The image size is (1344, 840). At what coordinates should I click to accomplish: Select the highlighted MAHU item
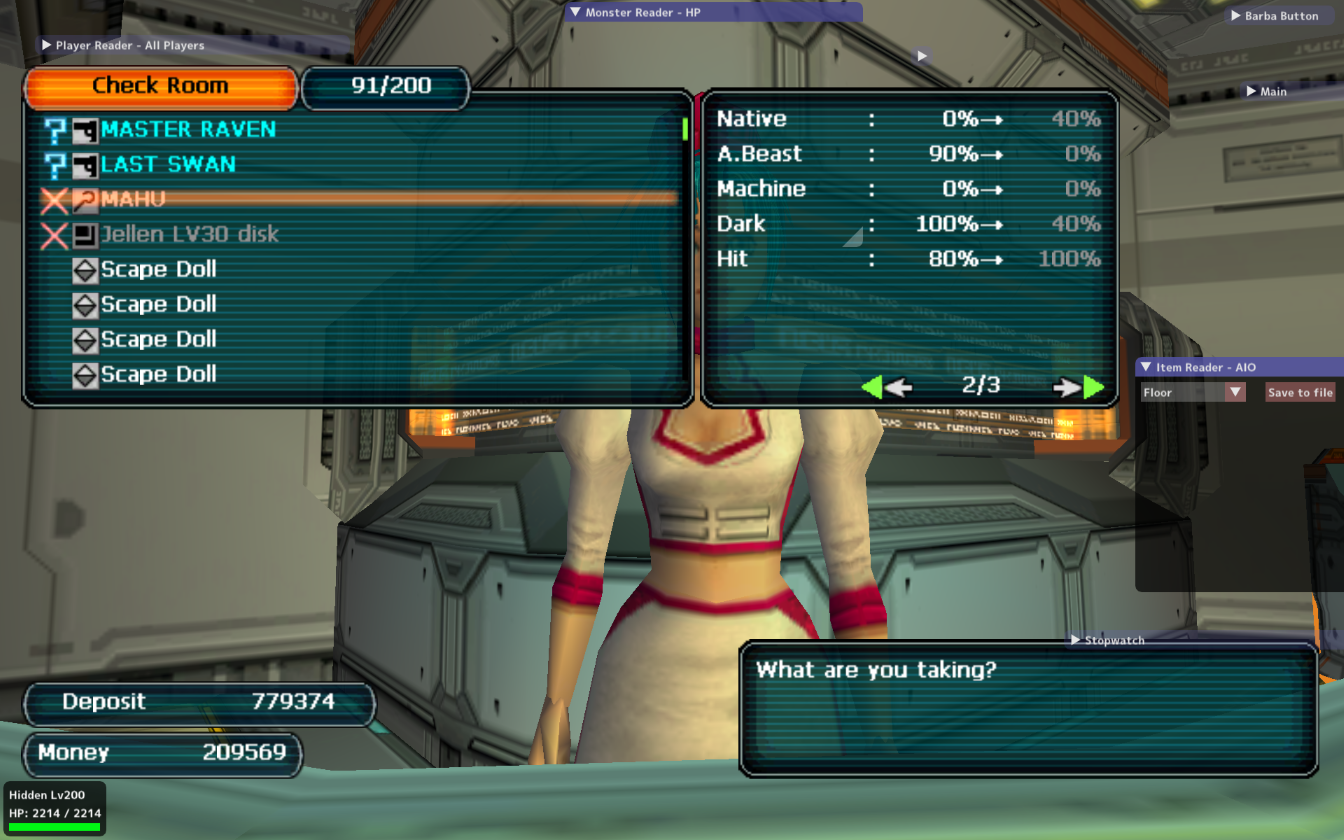(x=133, y=200)
